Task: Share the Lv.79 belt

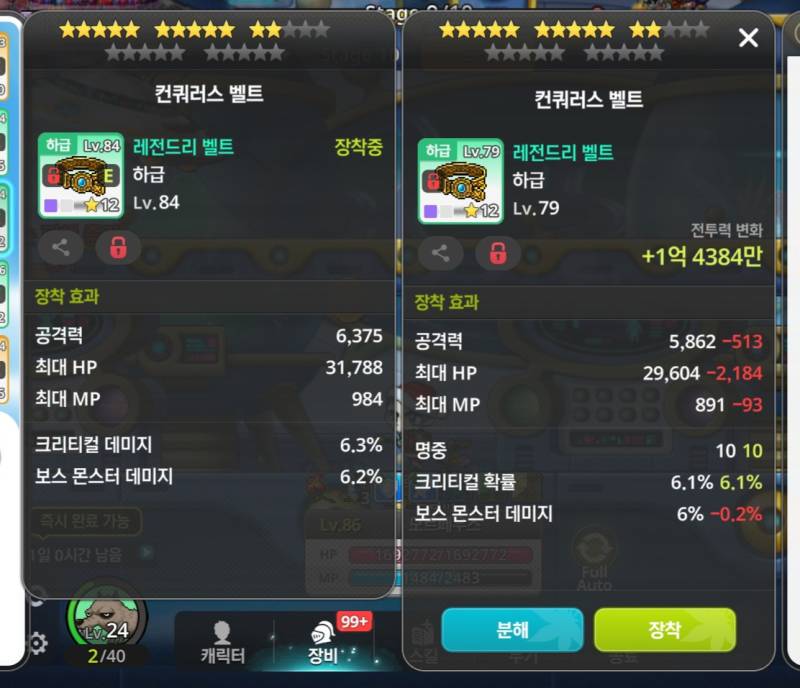Action: [441, 254]
